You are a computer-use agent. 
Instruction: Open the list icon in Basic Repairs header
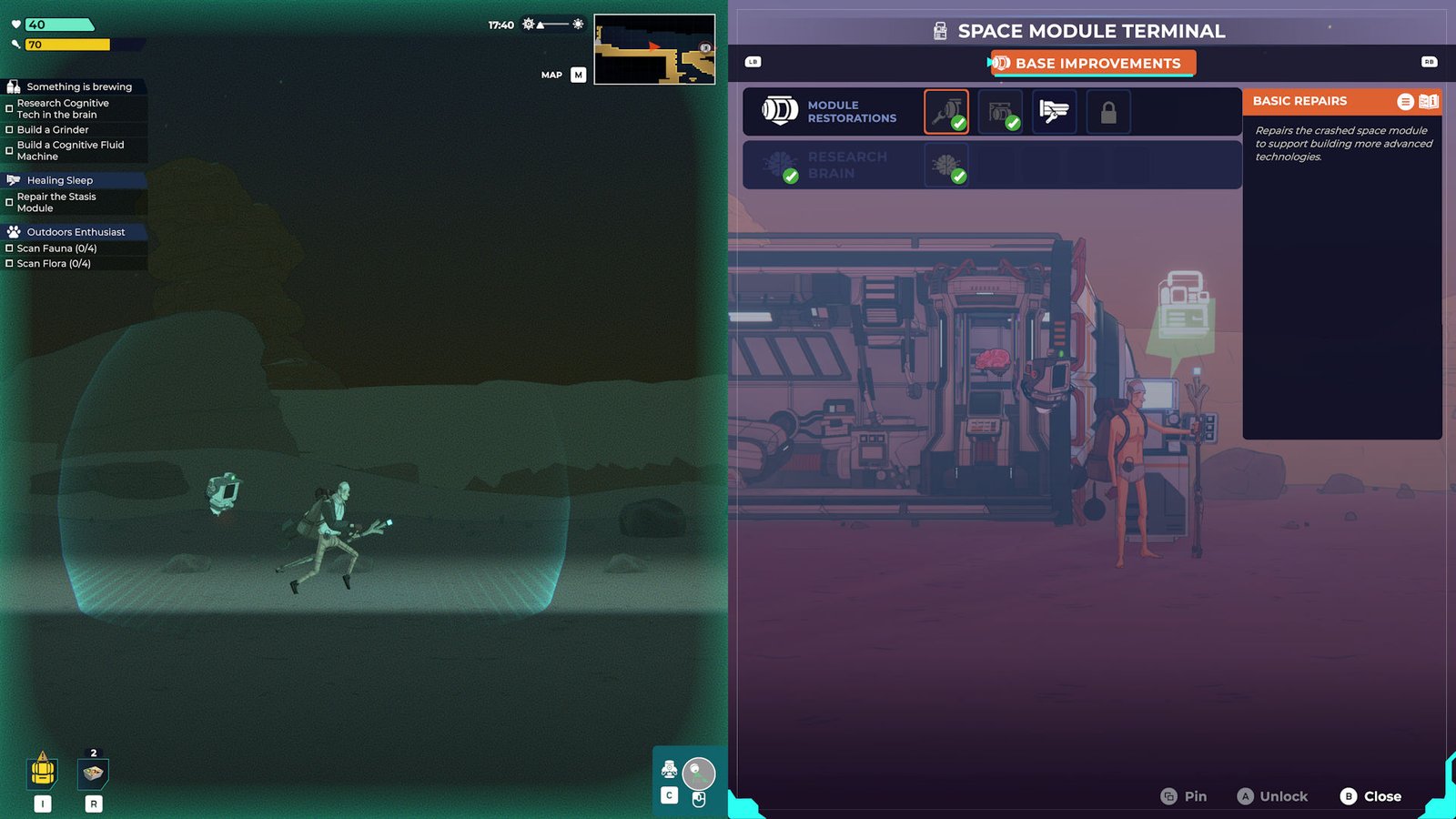pos(1405,101)
